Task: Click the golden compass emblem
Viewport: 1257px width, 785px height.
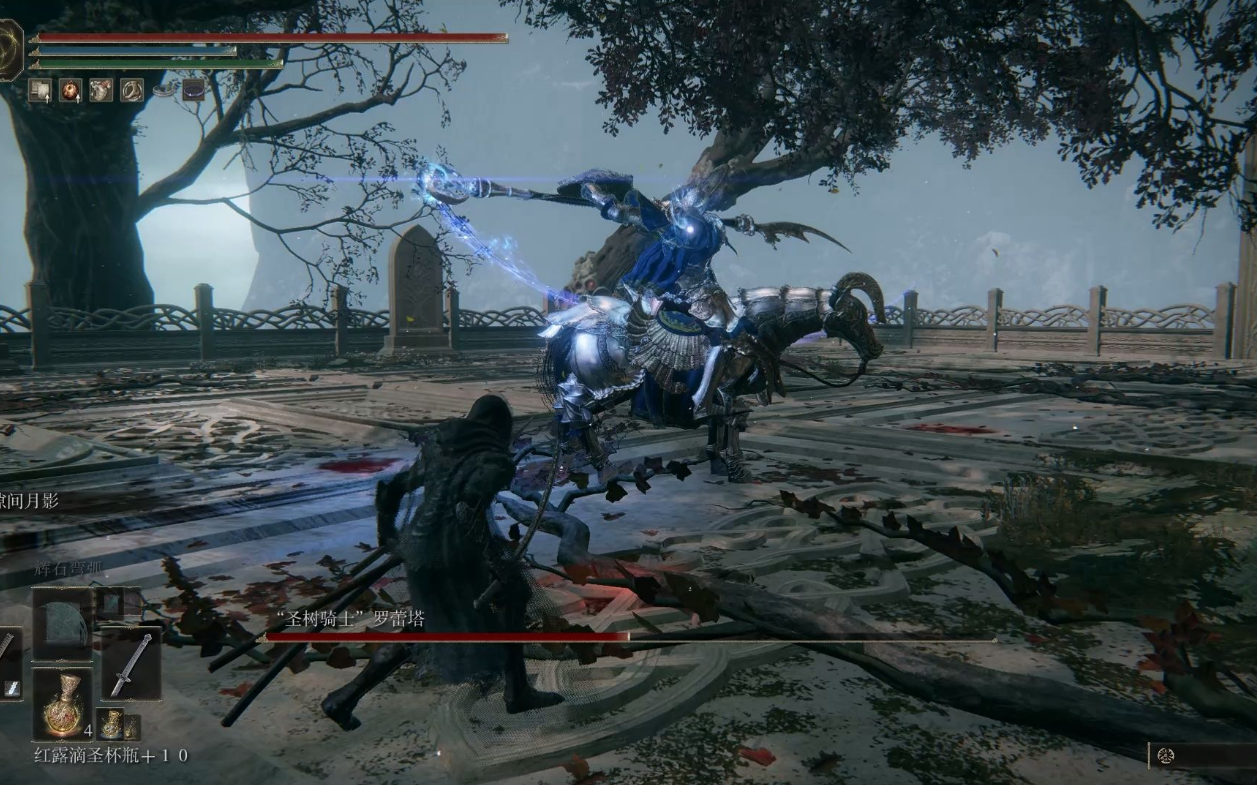Action: pos(8,50)
